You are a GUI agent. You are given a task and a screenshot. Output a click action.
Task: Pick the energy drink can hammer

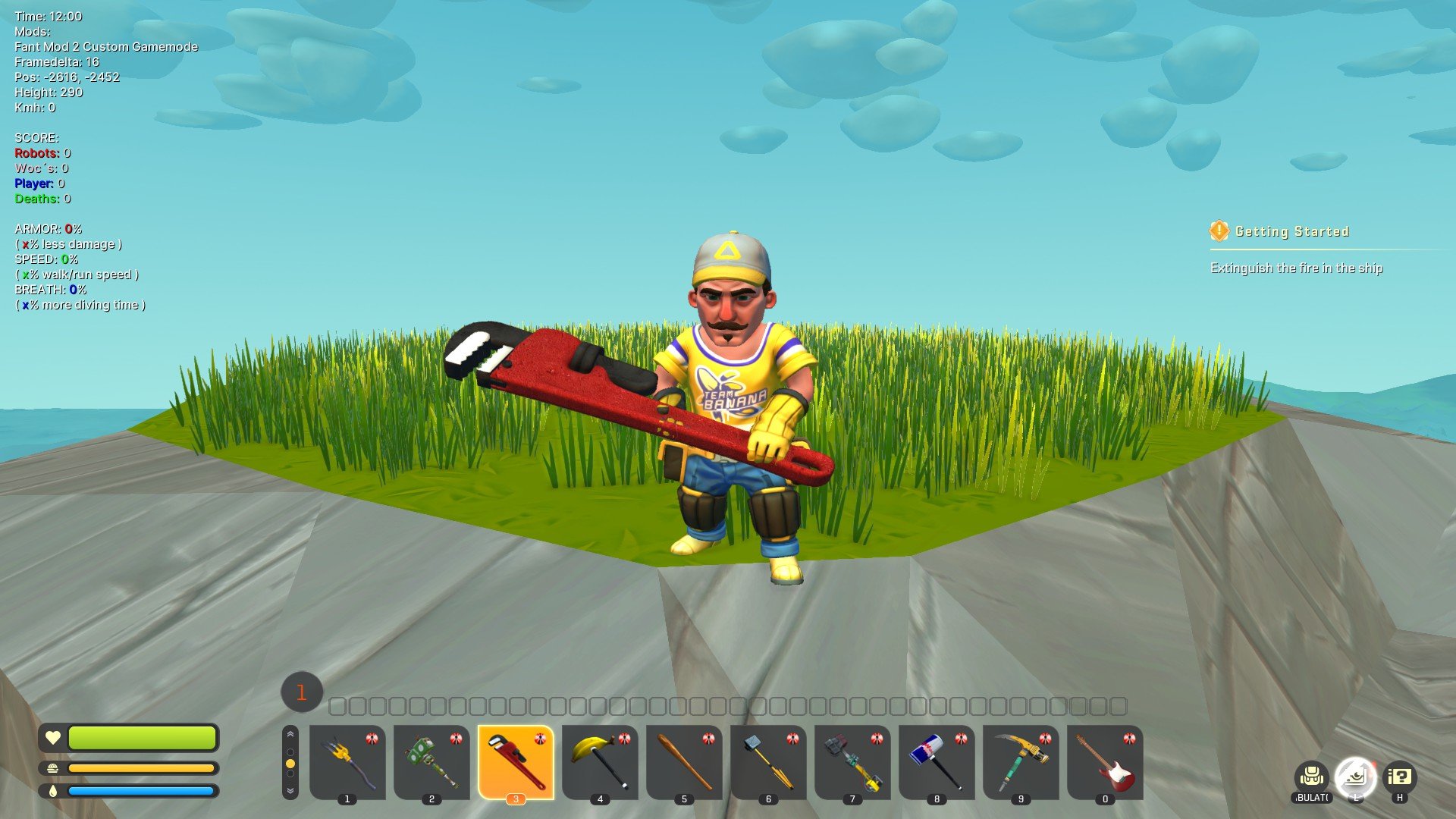pos(937,762)
